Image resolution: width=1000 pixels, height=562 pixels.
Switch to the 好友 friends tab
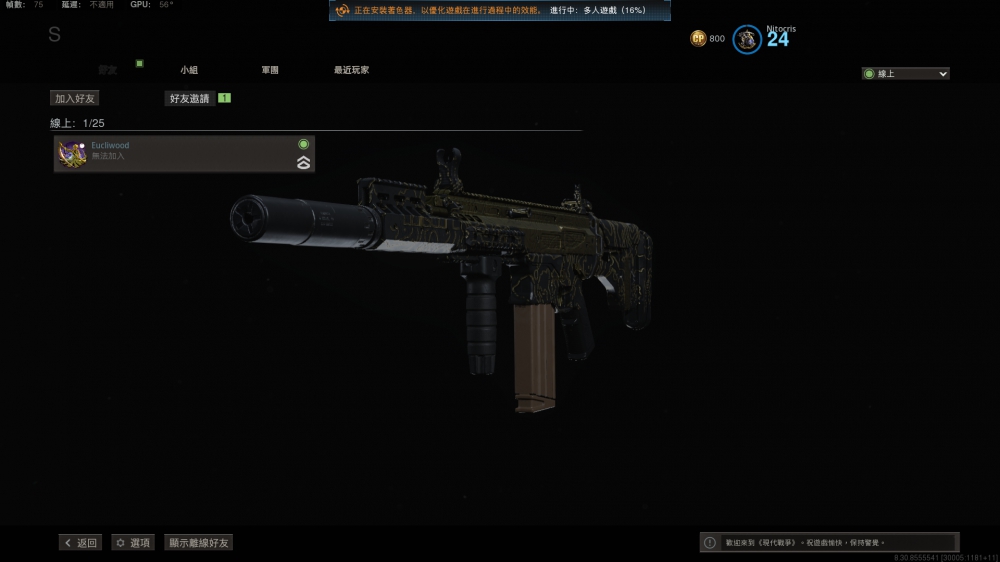[x=108, y=70]
